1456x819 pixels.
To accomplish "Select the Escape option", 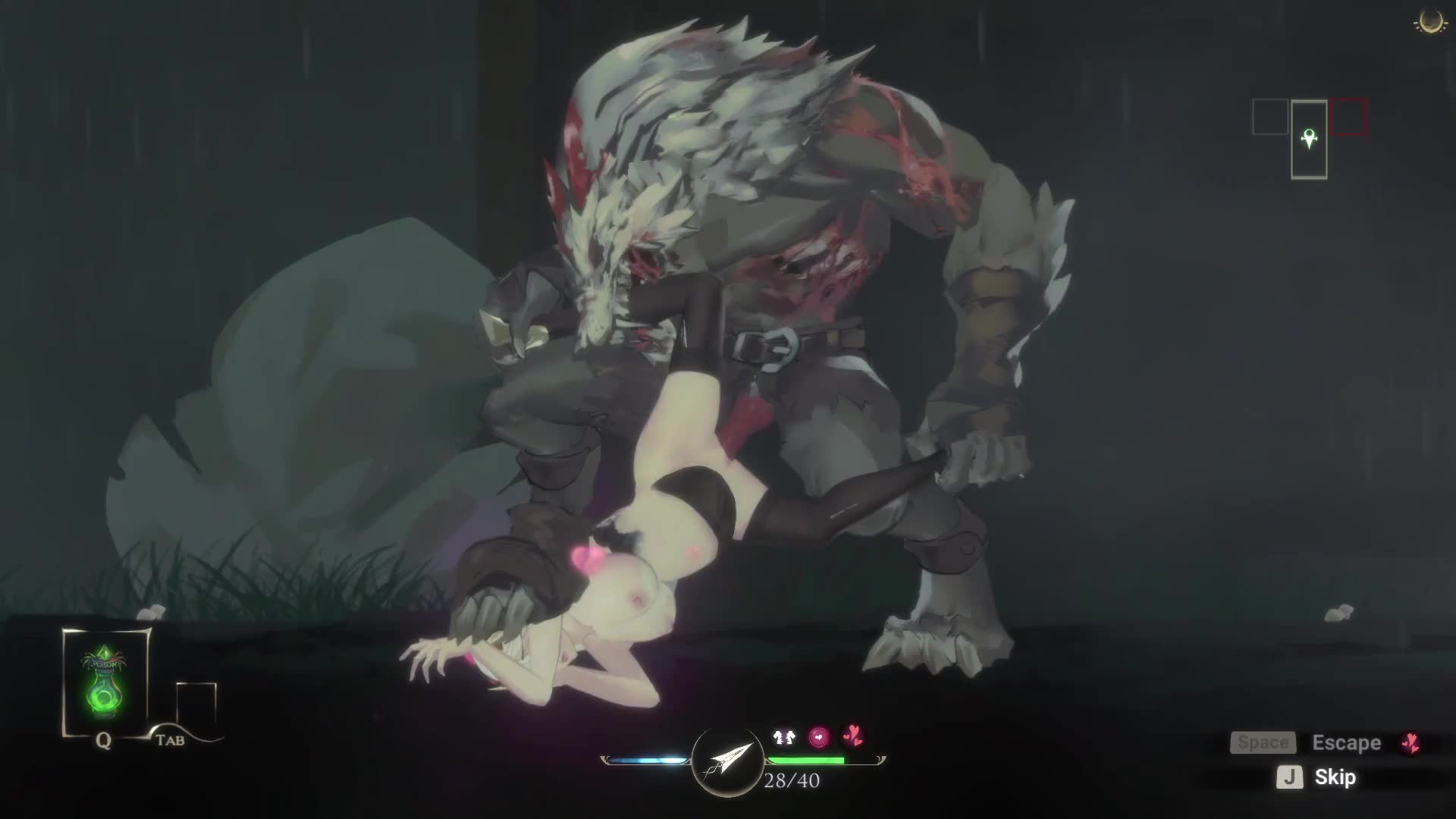I will click(1346, 743).
